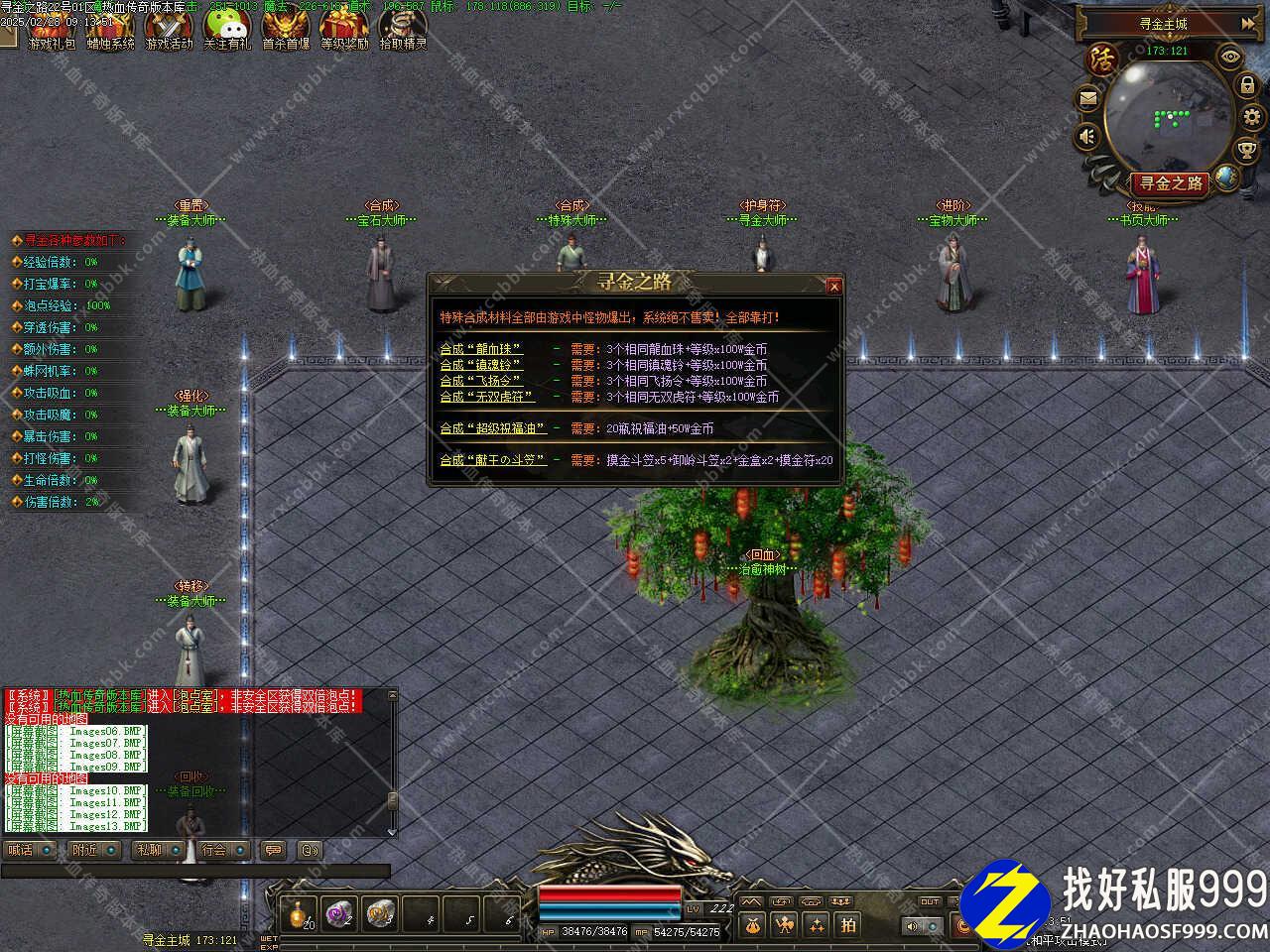This screenshot has height=952, width=1270.
Task: Pick the 合成"飞扬令" option
Action: coord(481,381)
